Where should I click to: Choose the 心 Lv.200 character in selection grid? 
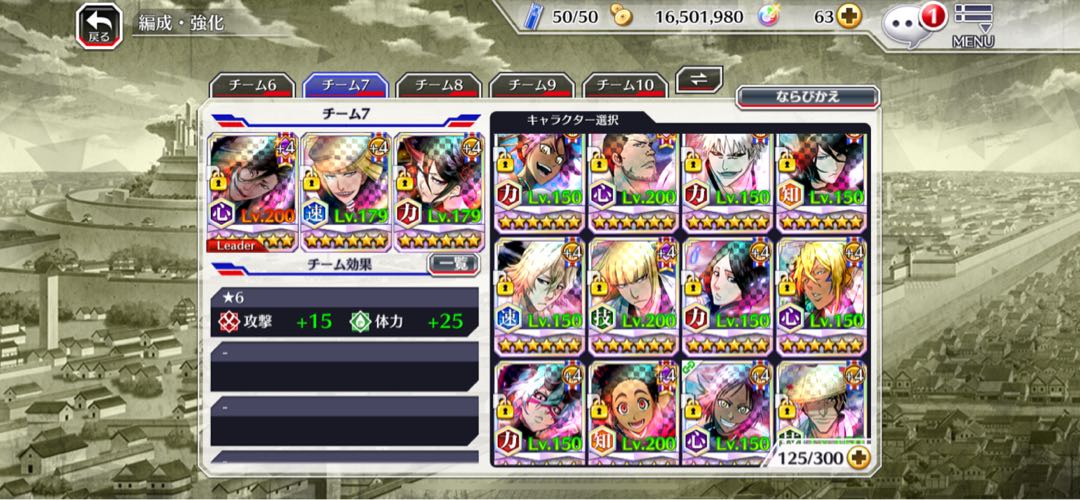click(x=633, y=180)
